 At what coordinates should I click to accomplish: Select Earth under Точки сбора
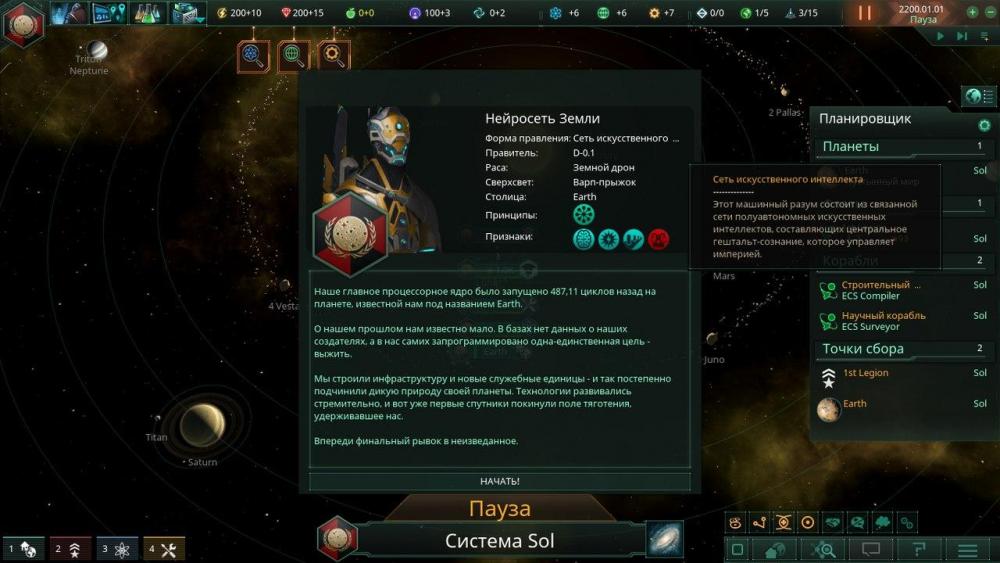coord(855,404)
